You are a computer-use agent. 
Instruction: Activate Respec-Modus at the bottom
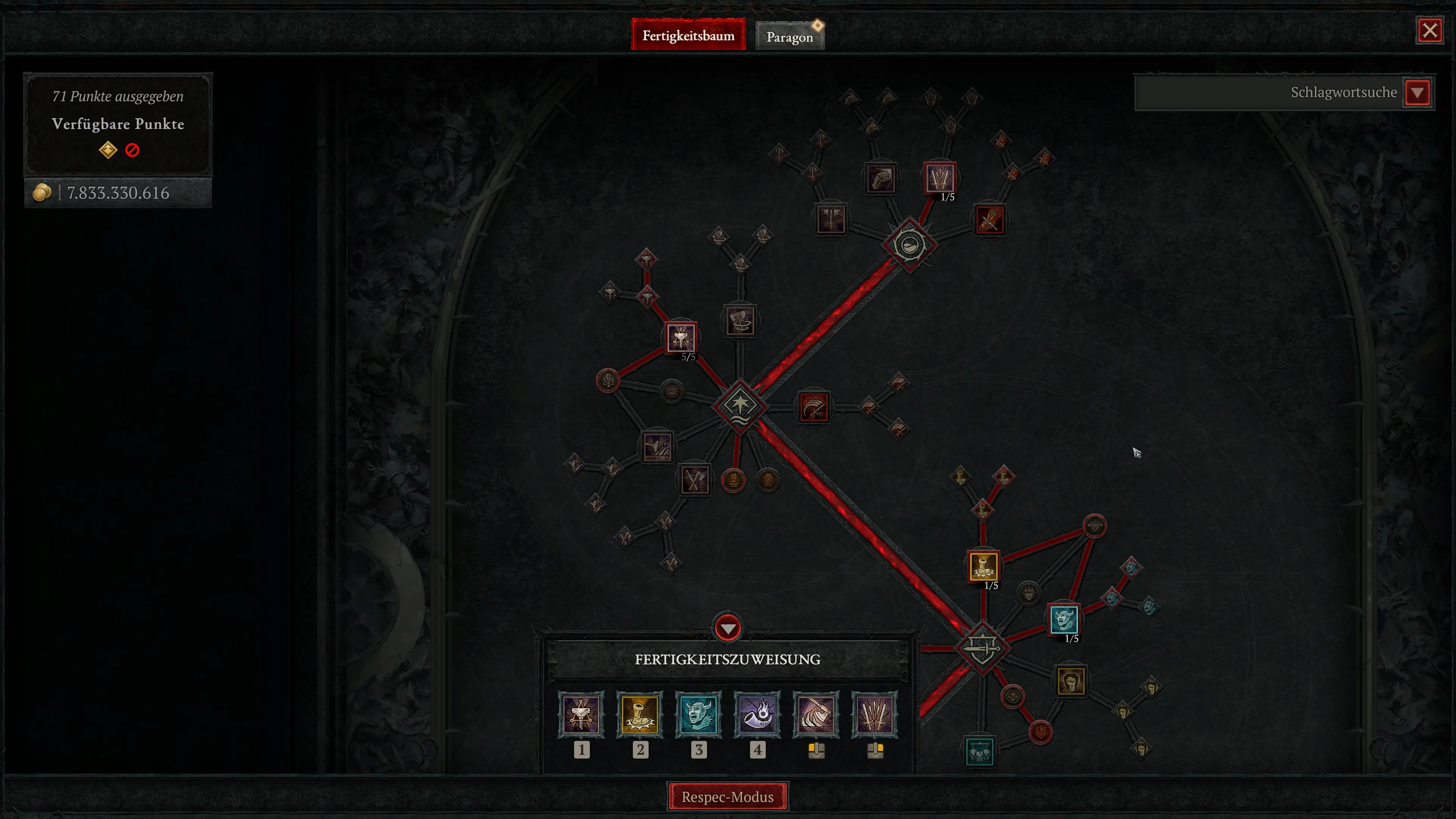pos(728,797)
